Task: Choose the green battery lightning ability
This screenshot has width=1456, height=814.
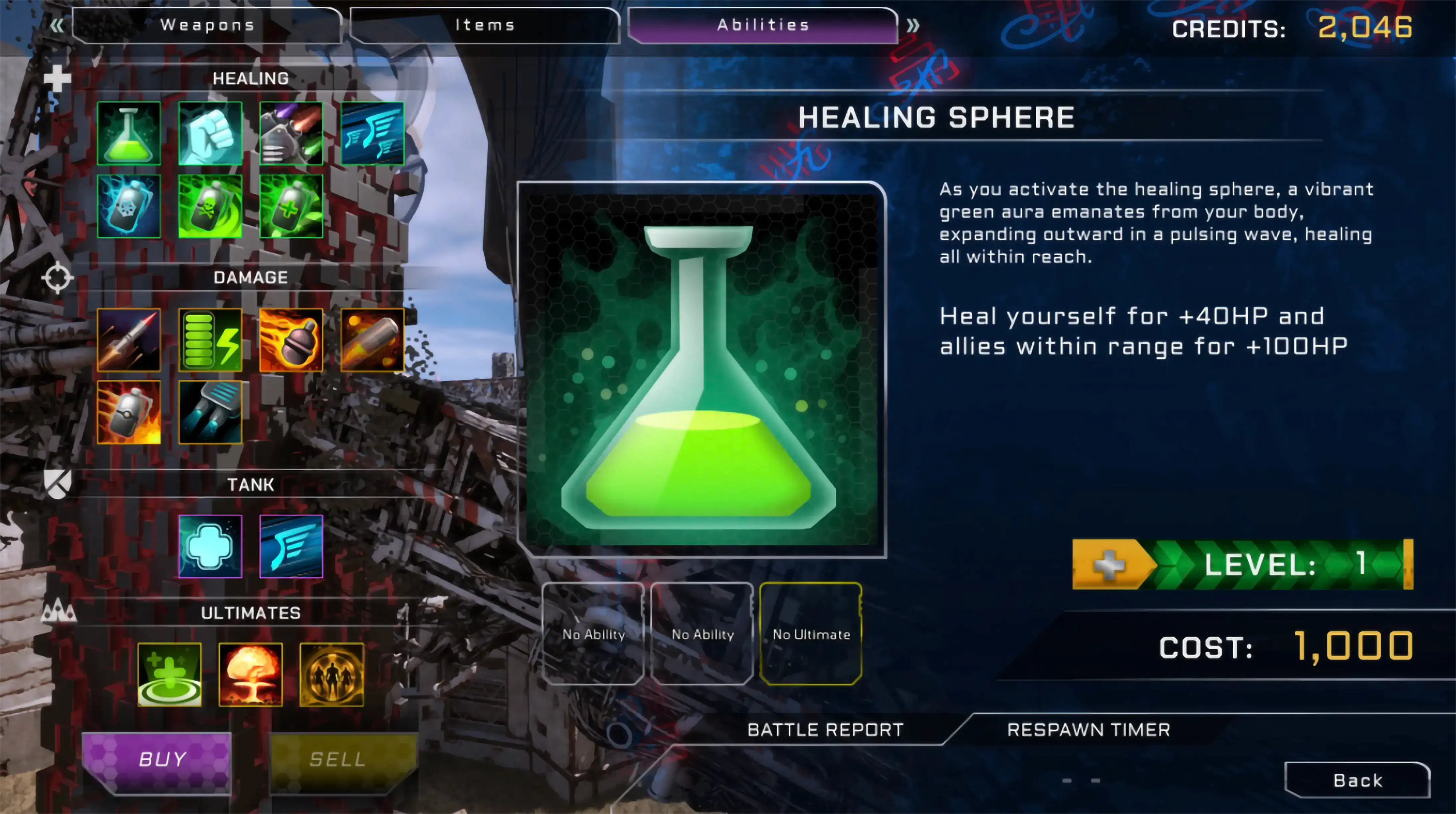Action: 210,340
